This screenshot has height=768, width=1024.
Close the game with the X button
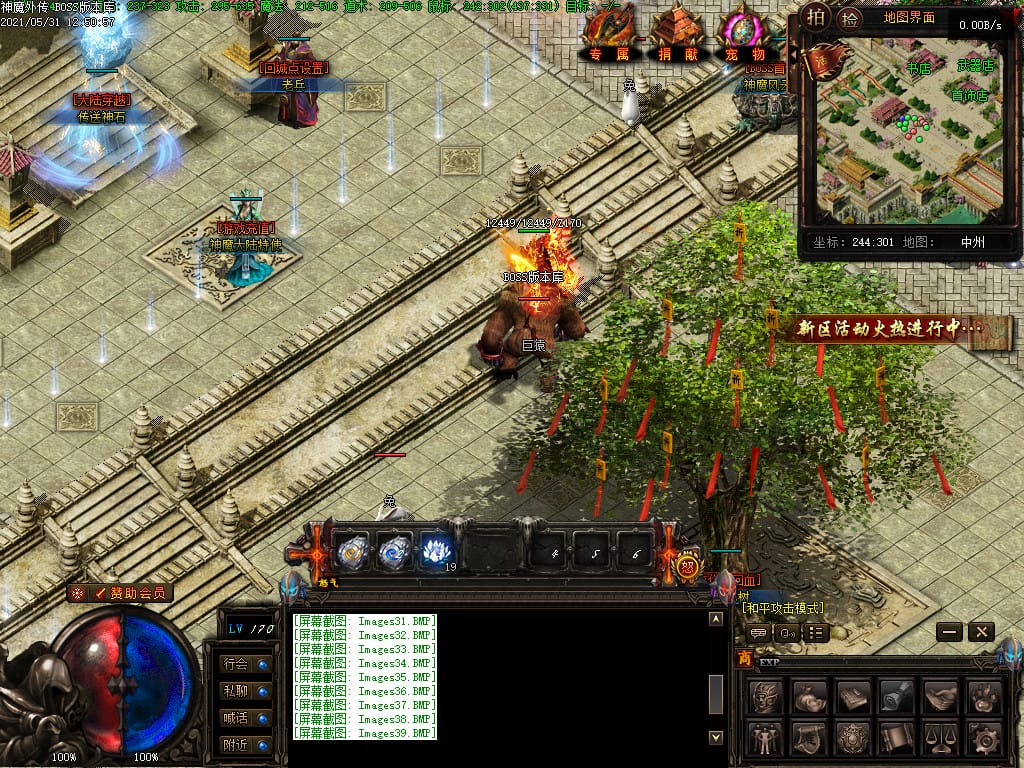point(982,632)
